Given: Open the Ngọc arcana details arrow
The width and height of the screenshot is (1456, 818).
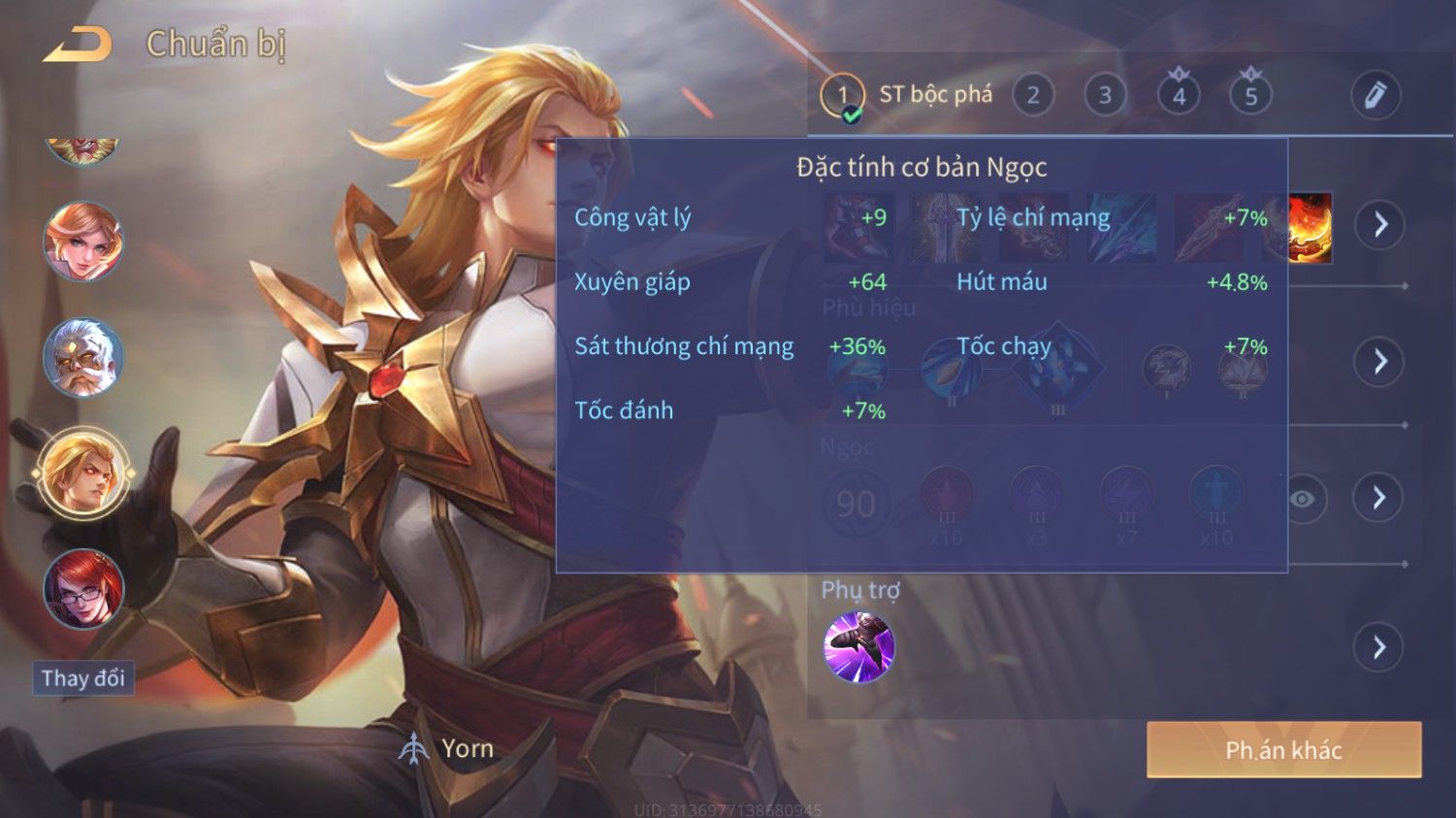Looking at the screenshot, I should click(1379, 498).
